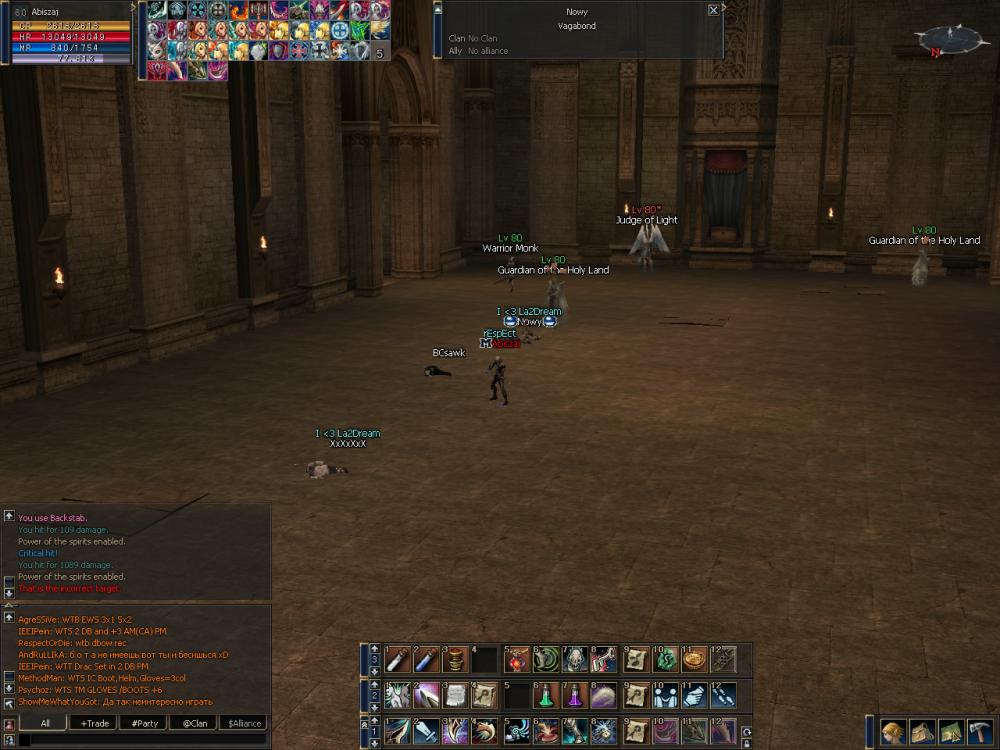Activate the green spiral skill in top hotbar

[546, 660]
